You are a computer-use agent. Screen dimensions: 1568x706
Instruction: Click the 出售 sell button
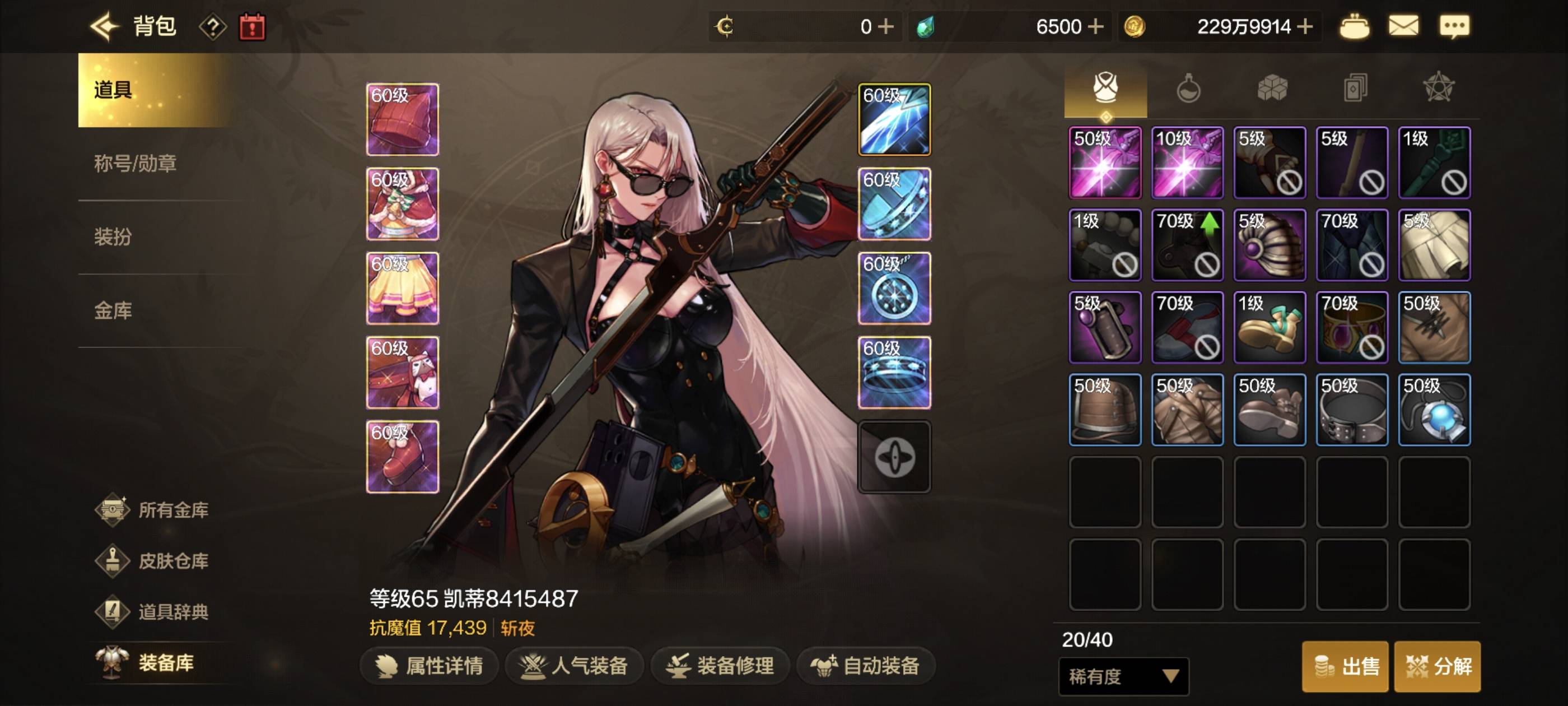pos(1345,666)
